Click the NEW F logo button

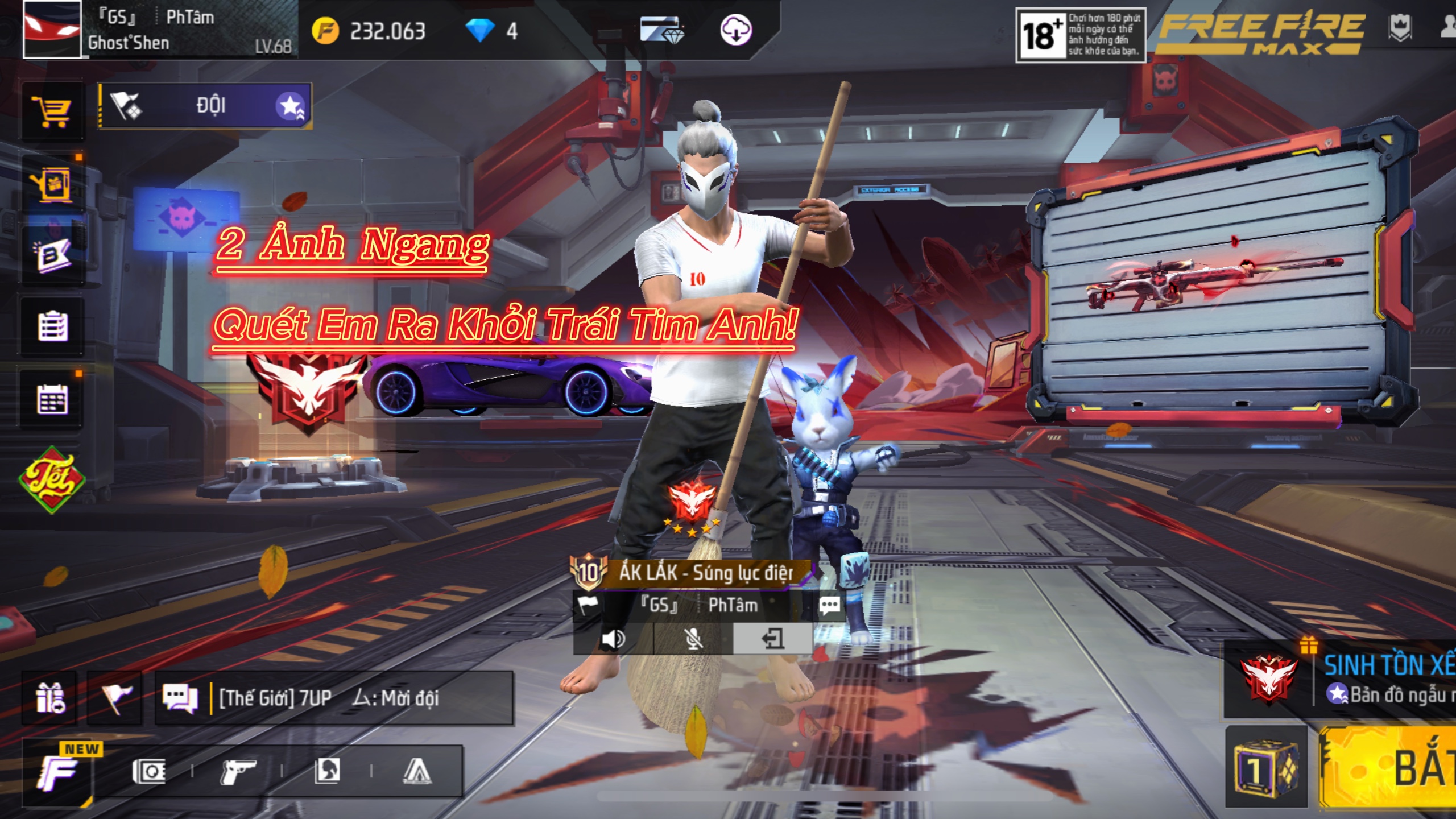pos(58,772)
